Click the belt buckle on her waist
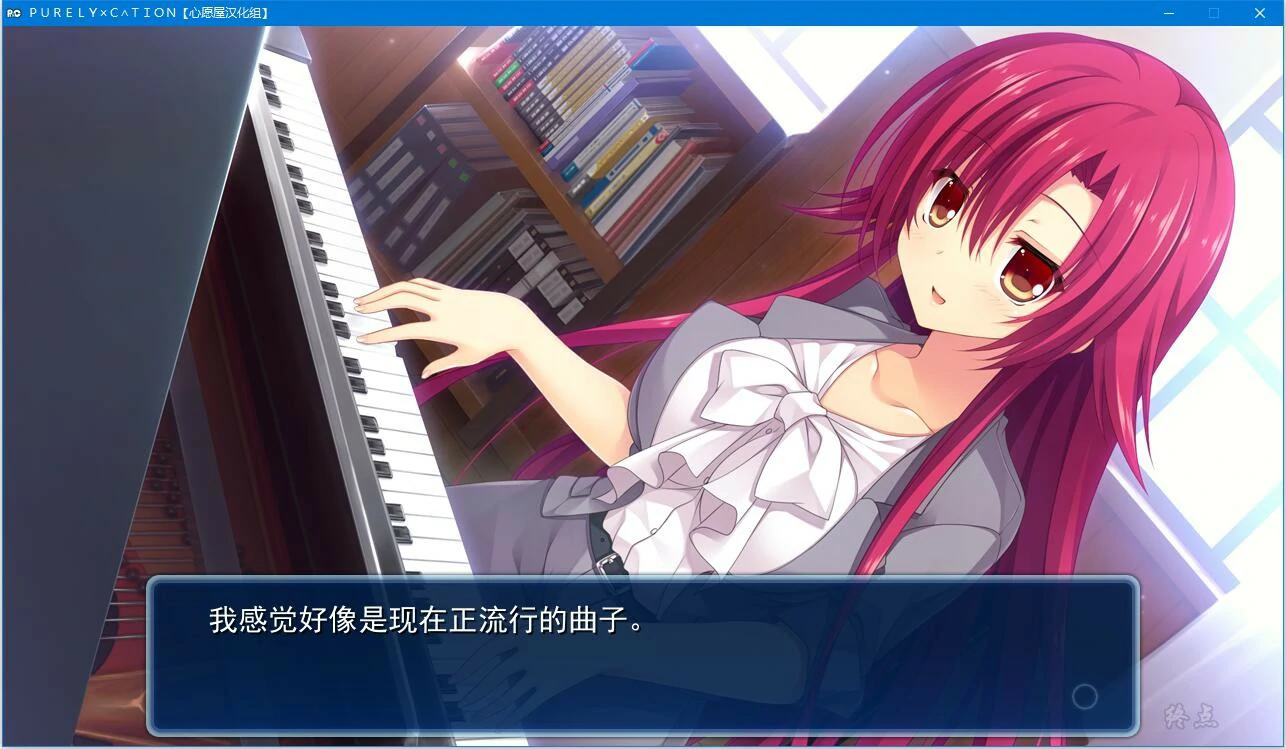The image size is (1286, 749). (605, 560)
